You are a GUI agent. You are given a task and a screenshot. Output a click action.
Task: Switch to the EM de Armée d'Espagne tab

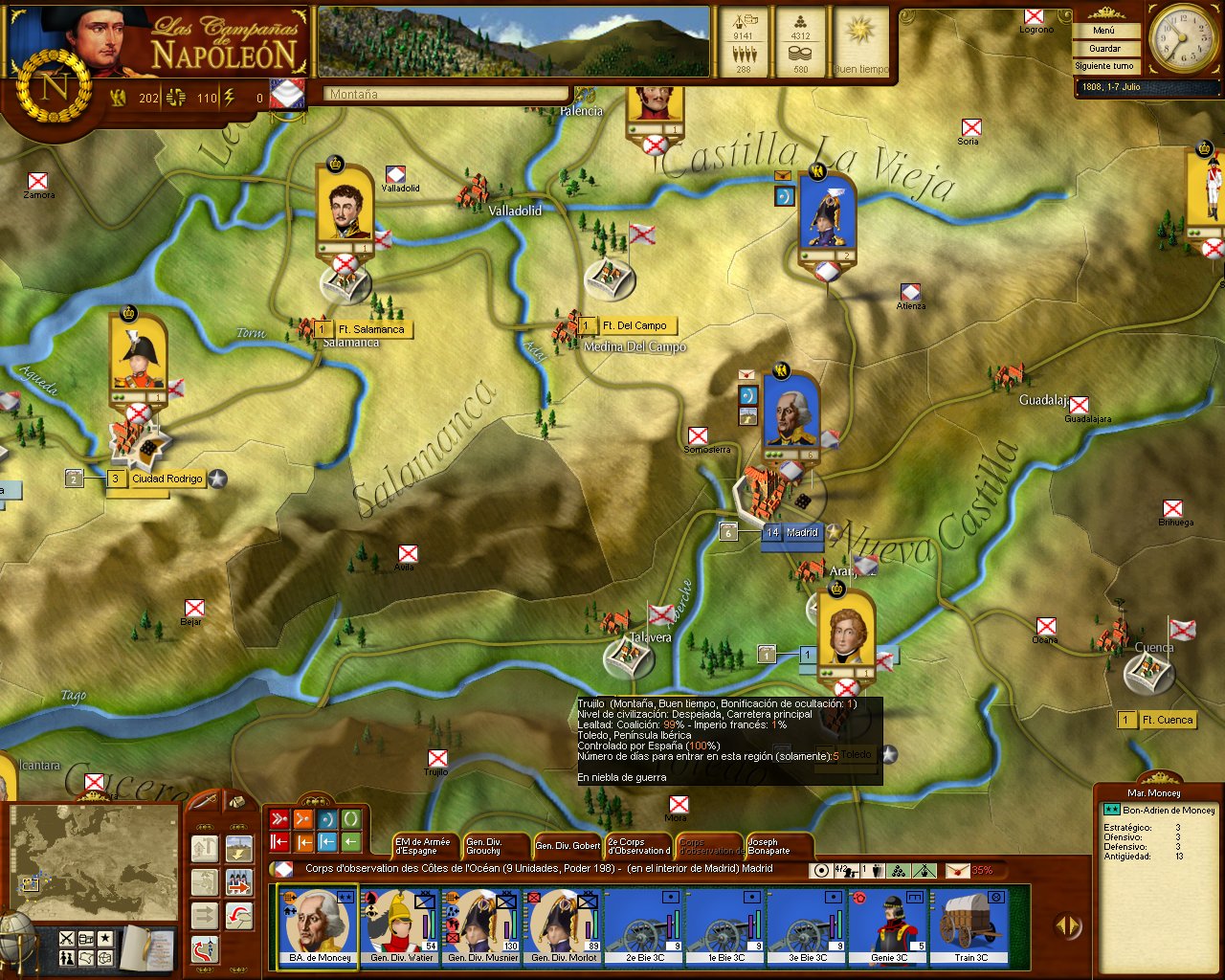point(422,846)
